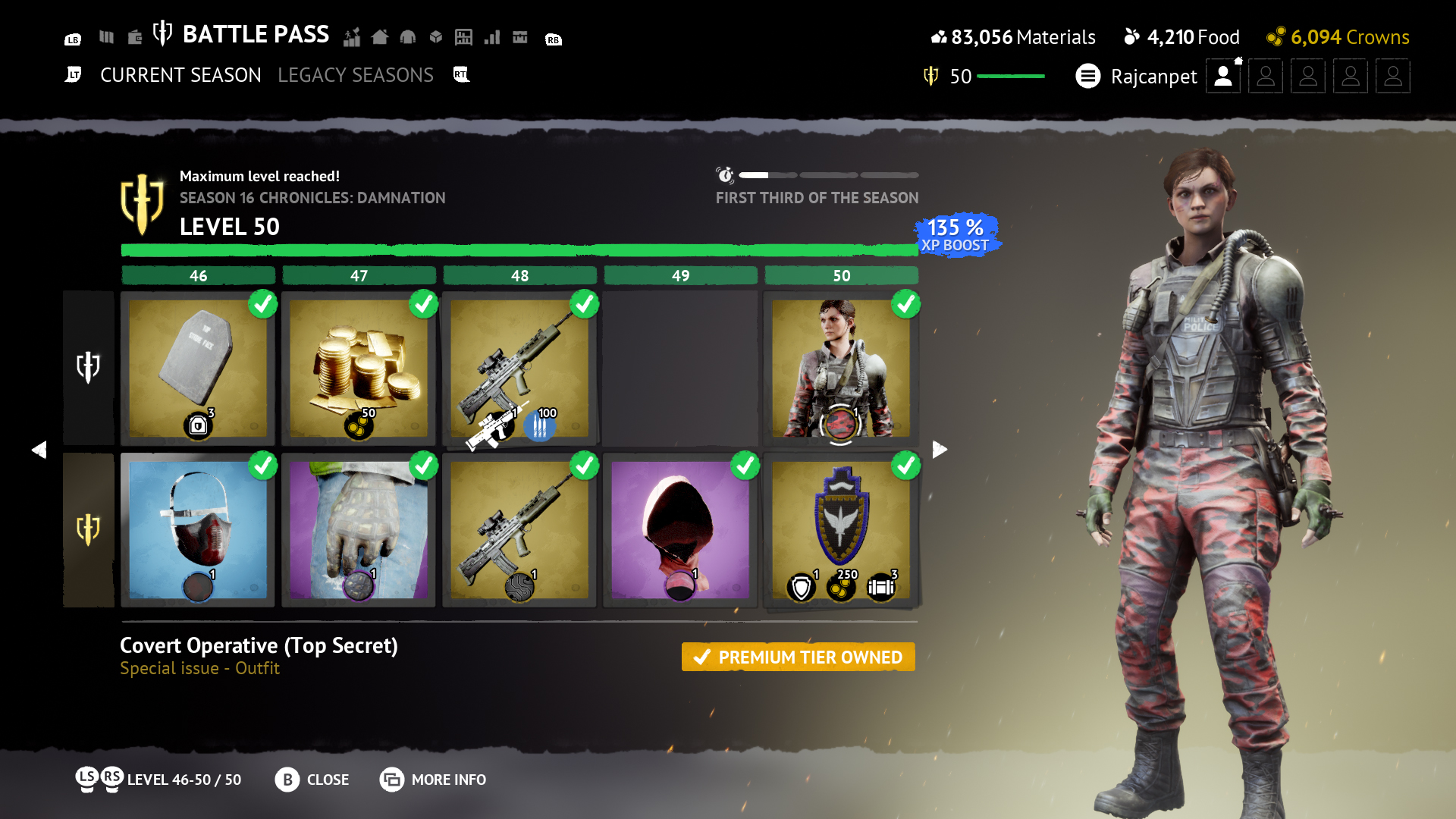Open the wallet/shop icon beside the map

point(135,36)
